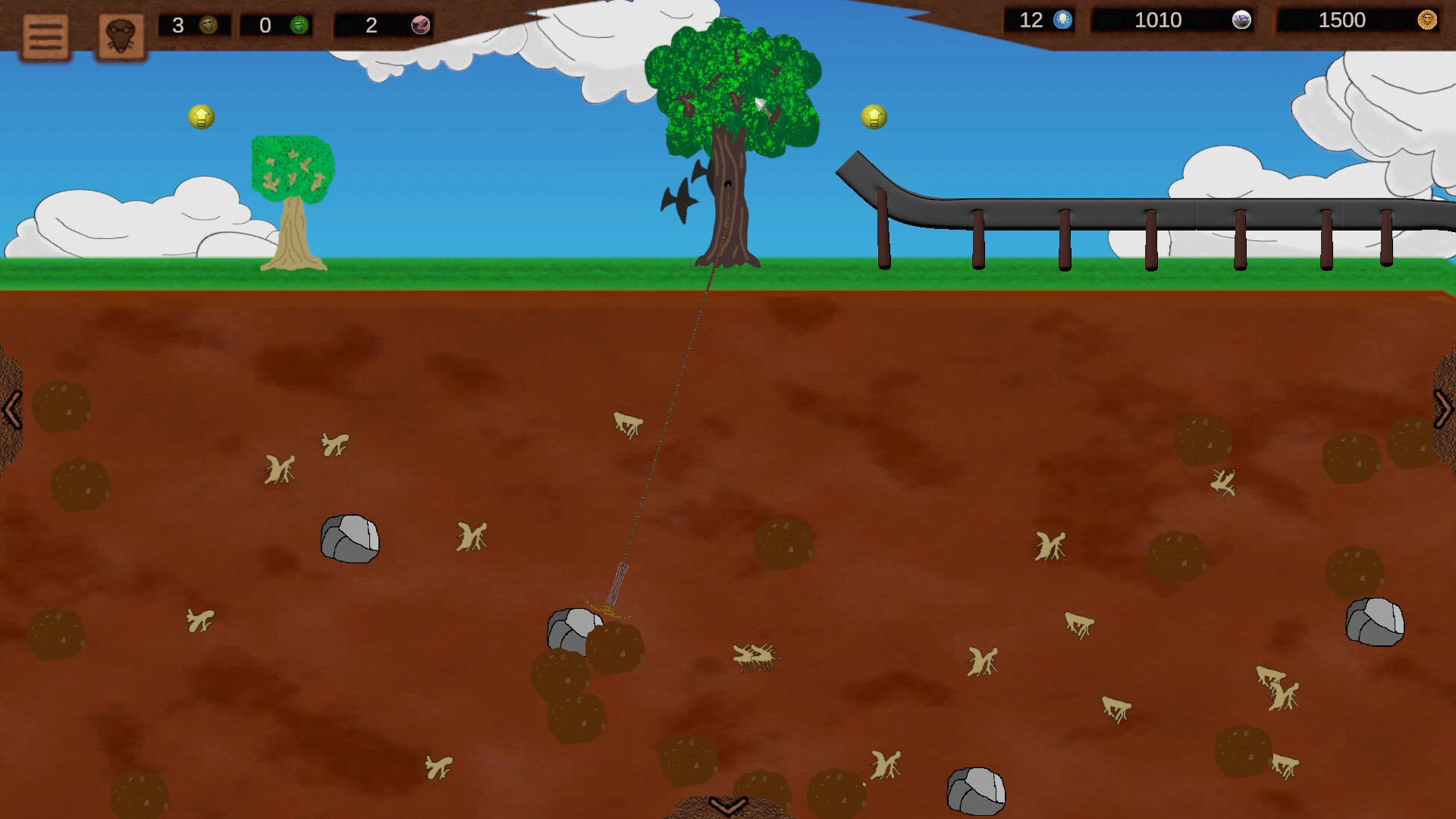Click the upgrade arrow near the pipe
This screenshot has height=819, width=1456.
[874, 117]
